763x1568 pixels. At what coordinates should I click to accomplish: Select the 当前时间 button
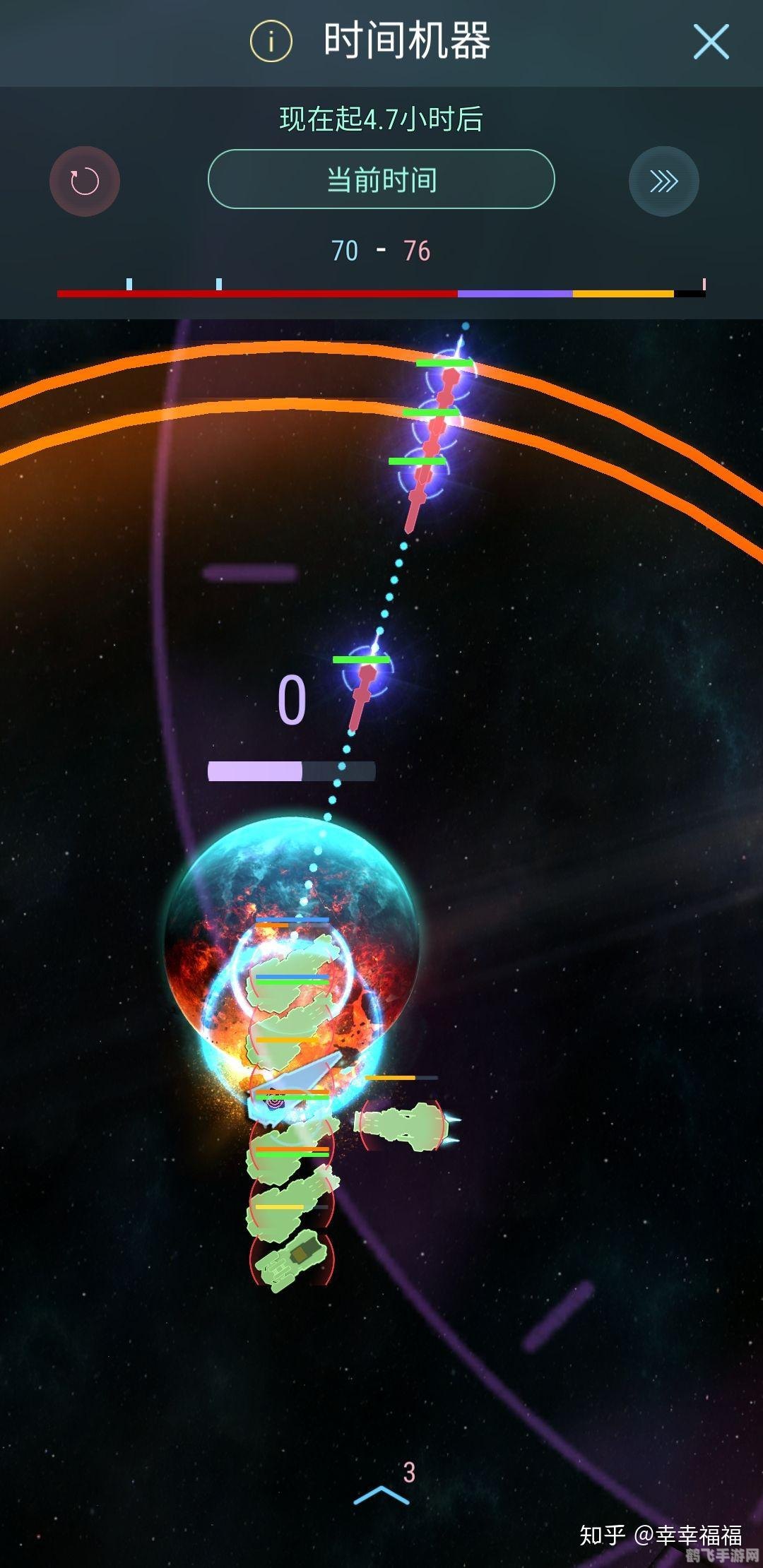[x=381, y=179]
